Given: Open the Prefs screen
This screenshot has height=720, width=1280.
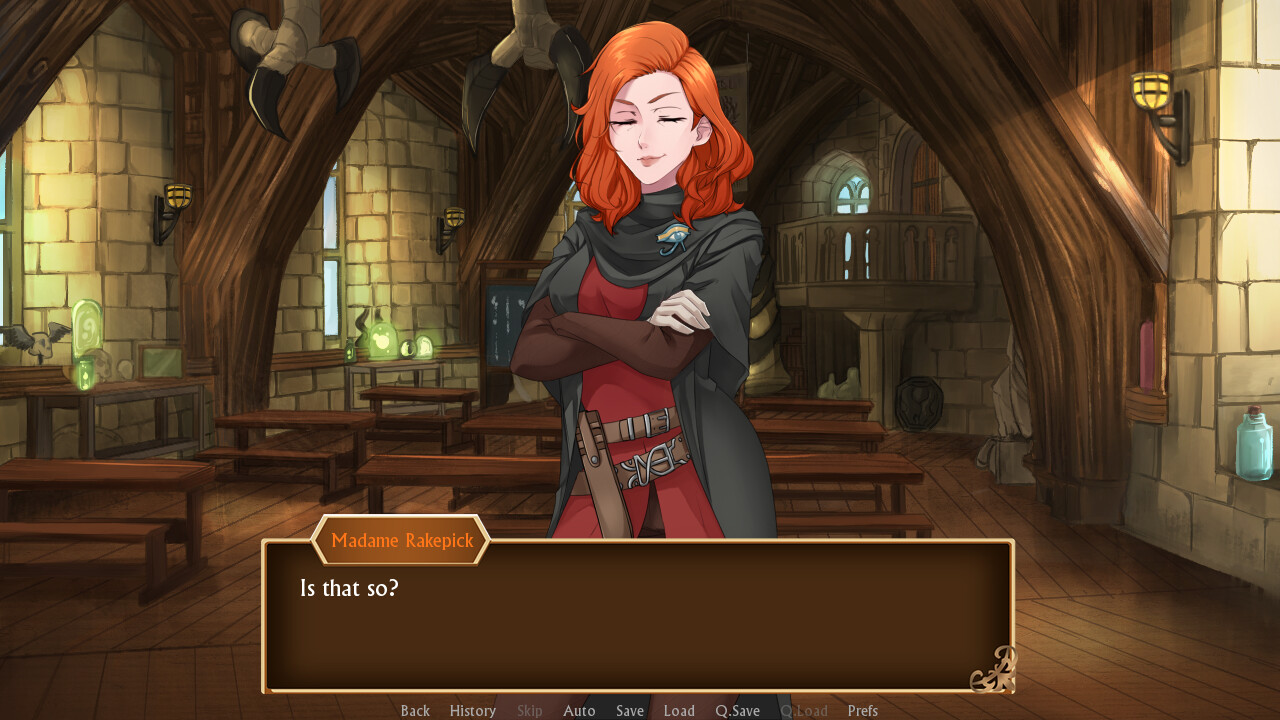Looking at the screenshot, I should (862, 710).
